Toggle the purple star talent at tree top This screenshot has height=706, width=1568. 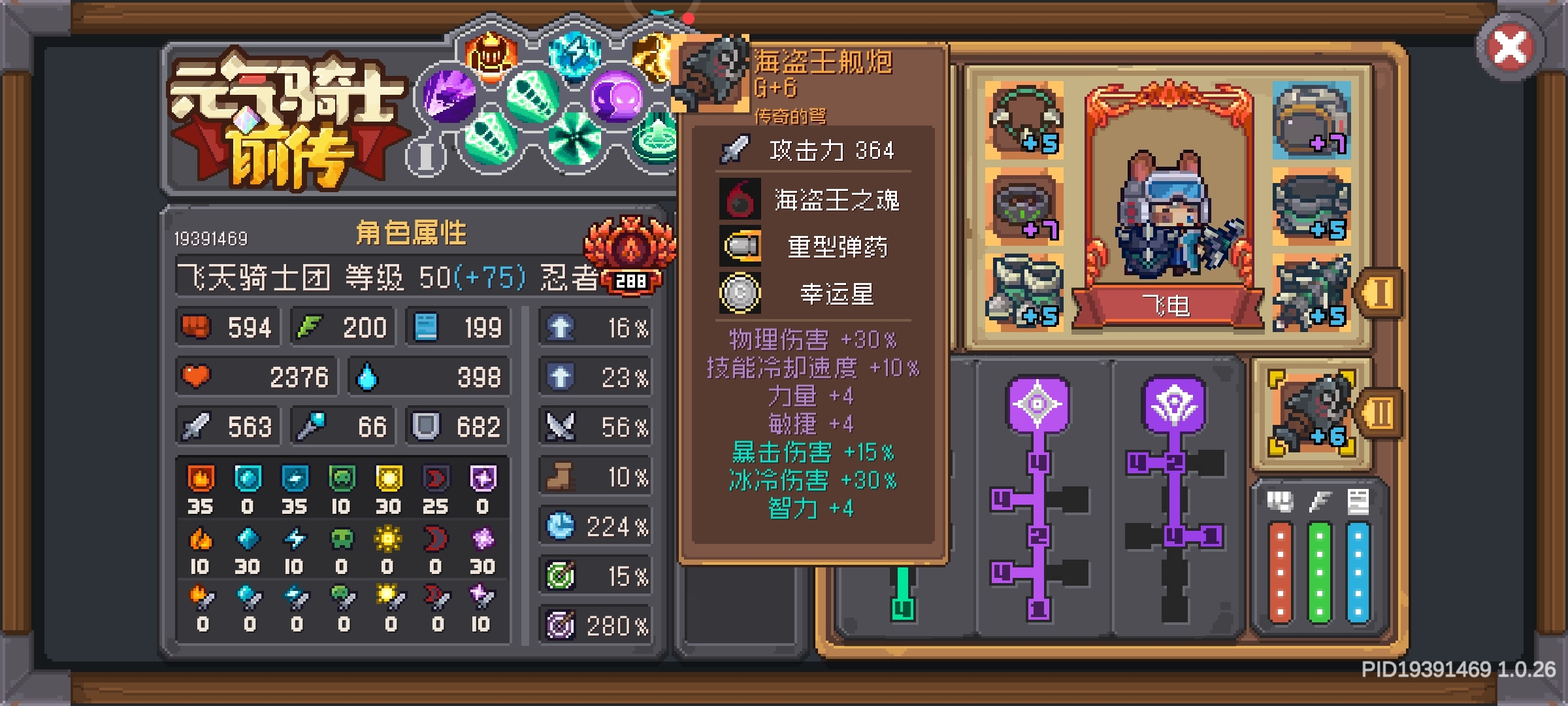click(1036, 405)
